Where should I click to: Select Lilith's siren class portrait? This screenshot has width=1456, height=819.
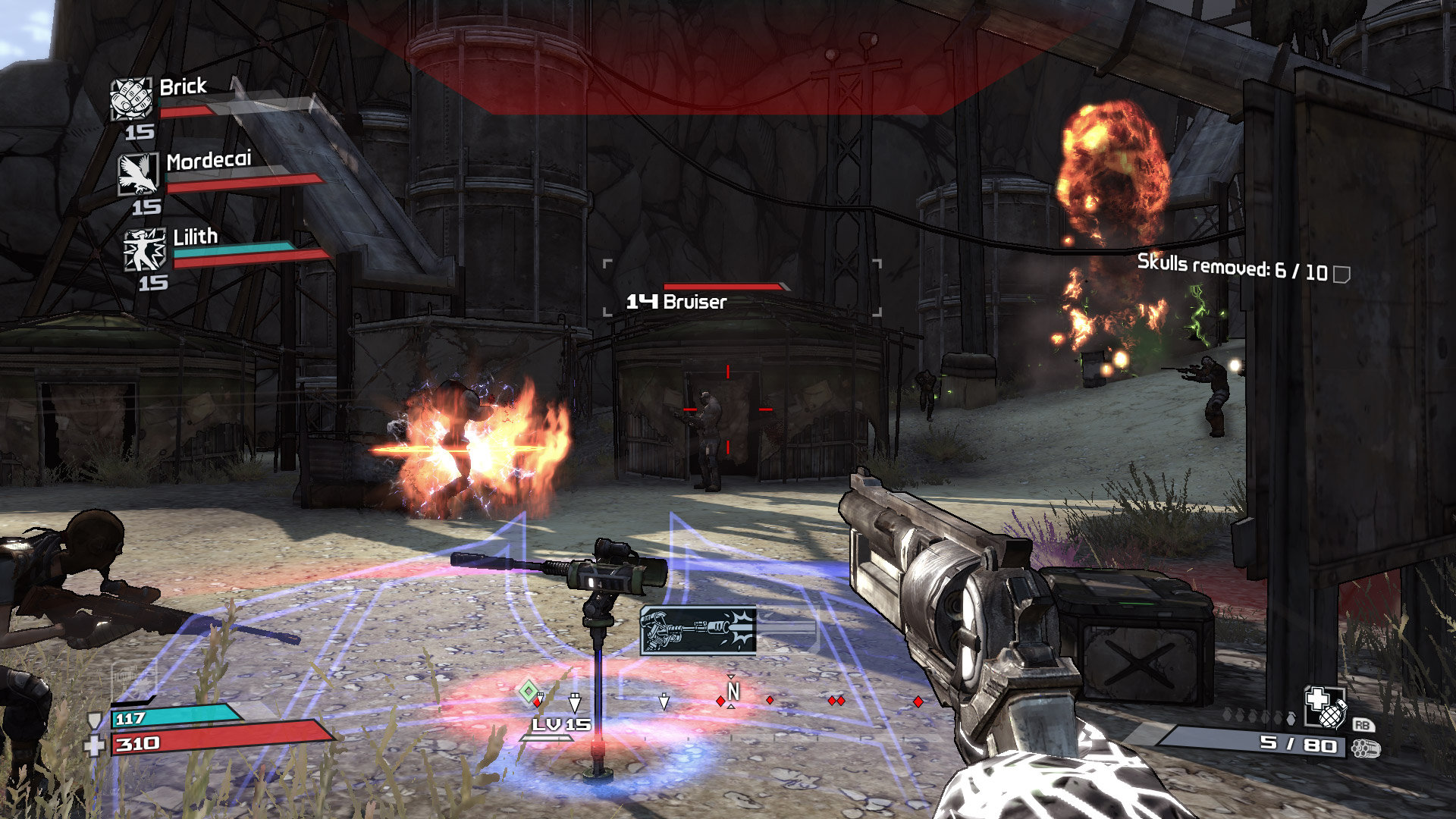click(144, 249)
